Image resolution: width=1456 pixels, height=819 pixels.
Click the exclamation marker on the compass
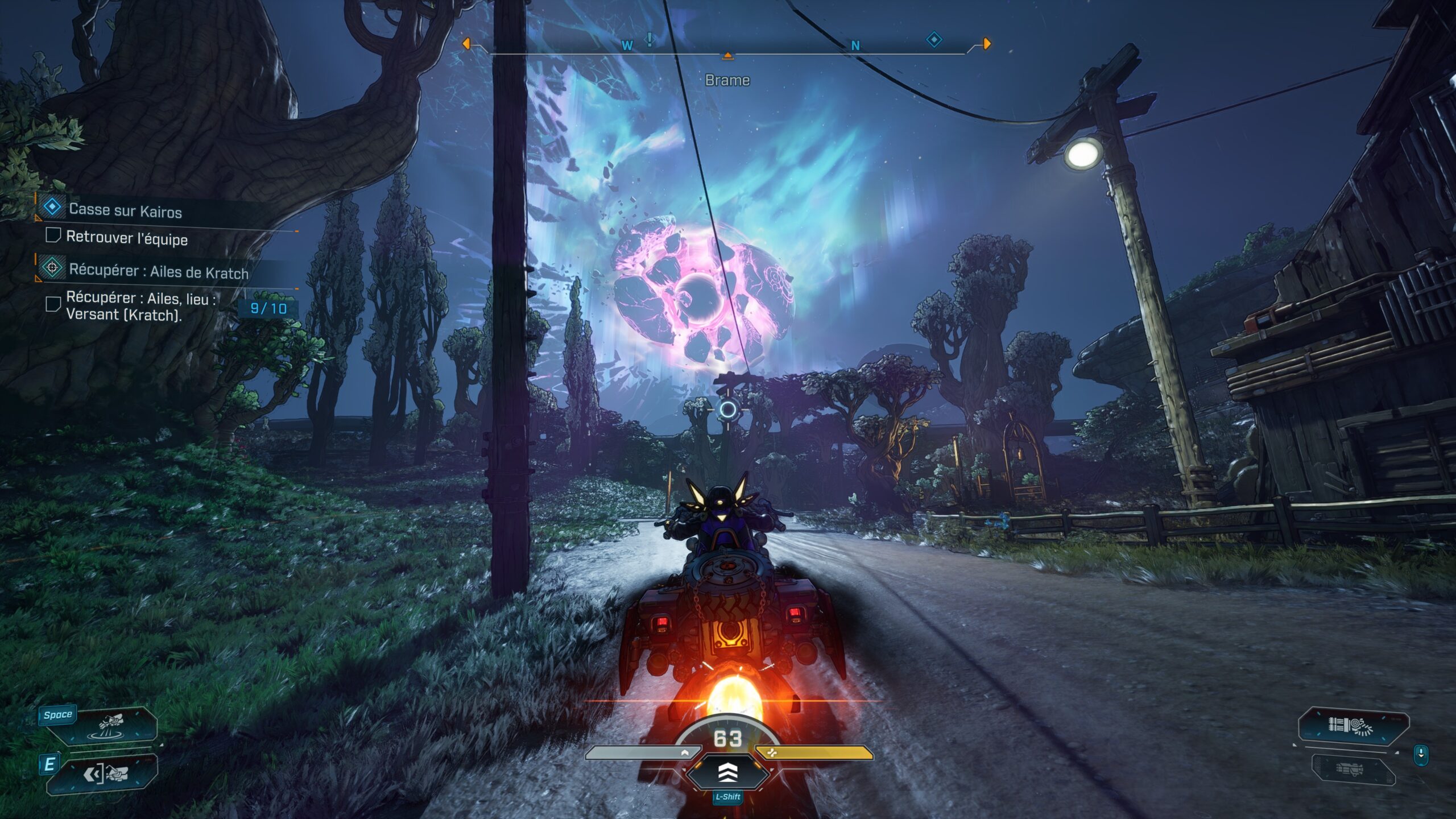[649, 40]
